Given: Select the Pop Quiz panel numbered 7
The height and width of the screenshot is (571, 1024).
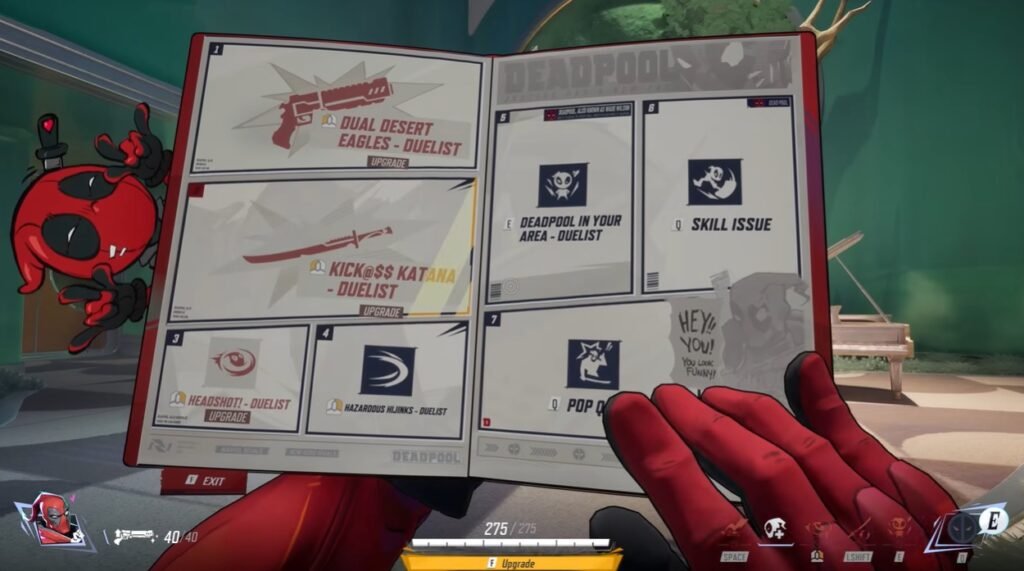Looking at the screenshot, I should point(590,373).
